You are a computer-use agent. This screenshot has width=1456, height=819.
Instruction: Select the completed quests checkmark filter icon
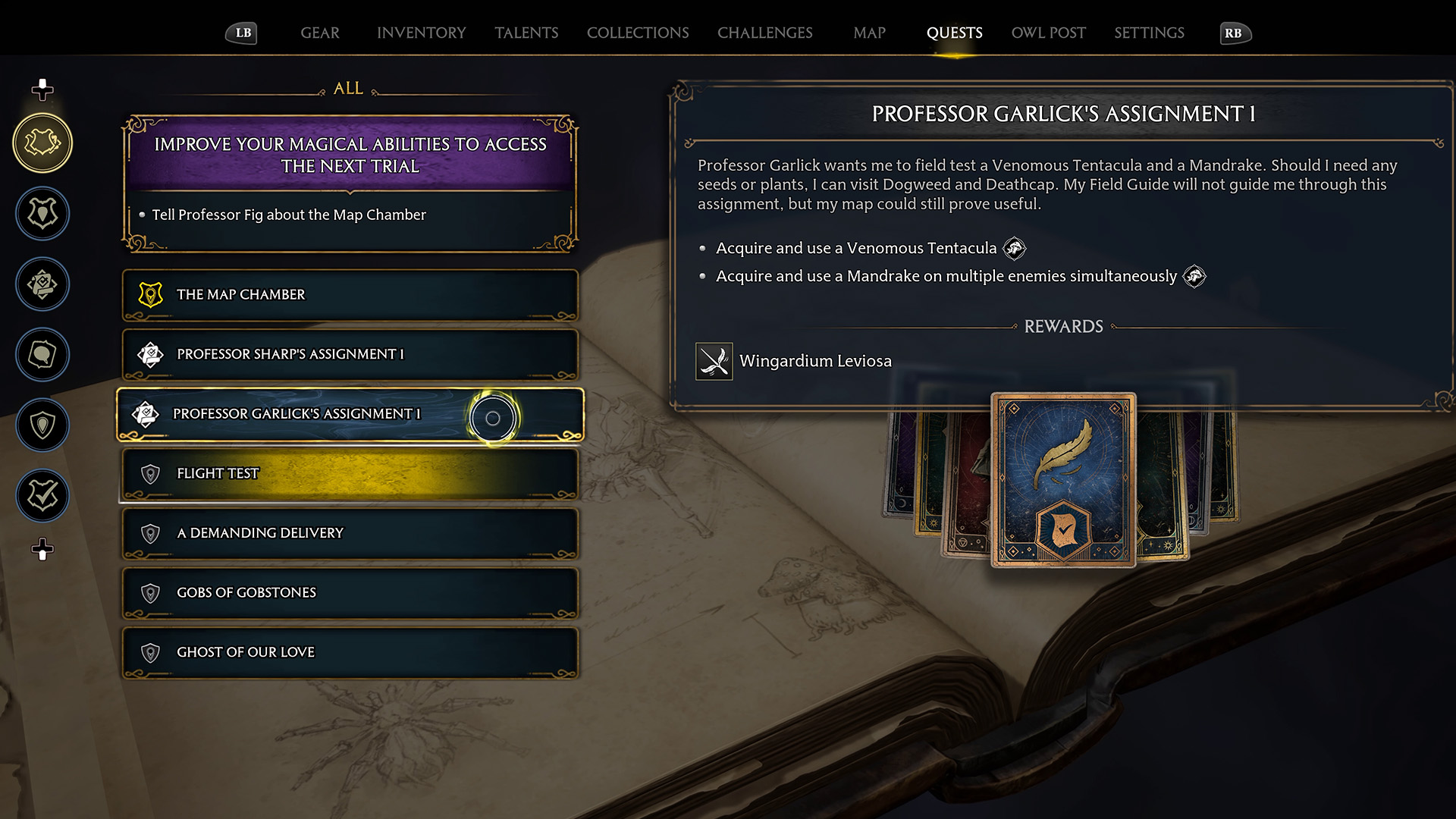tap(42, 495)
